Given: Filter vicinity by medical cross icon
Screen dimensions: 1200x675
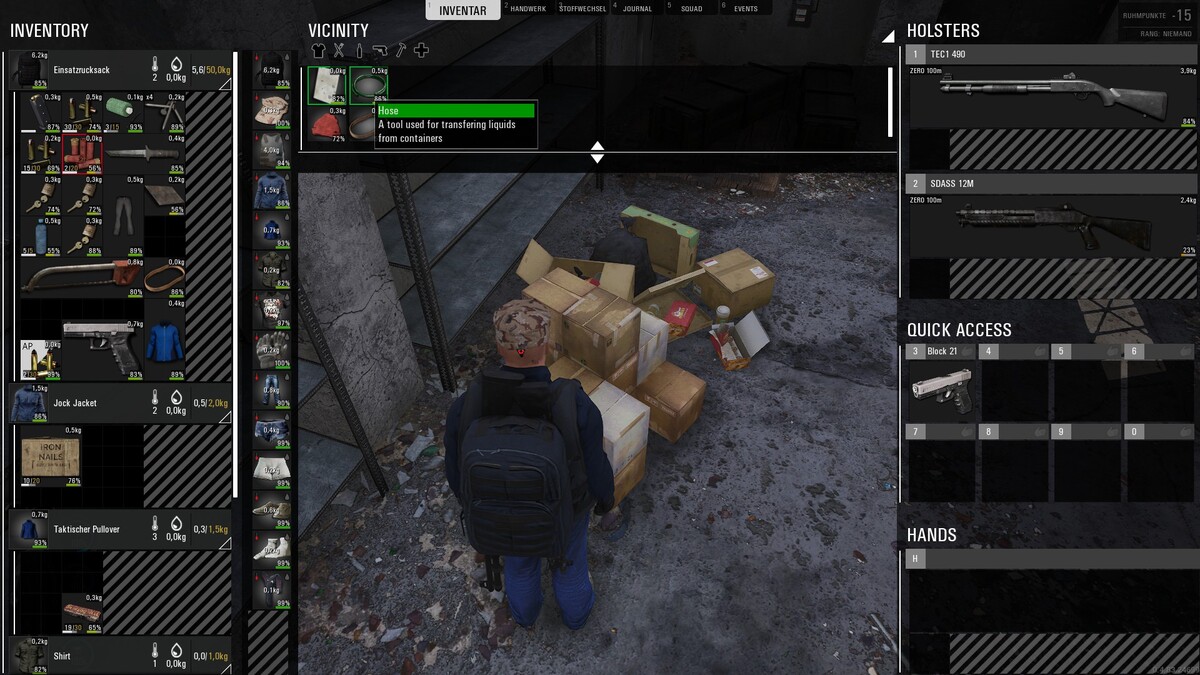Looking at the screenshot, I should pyautogui.click(x=421, y=50).
